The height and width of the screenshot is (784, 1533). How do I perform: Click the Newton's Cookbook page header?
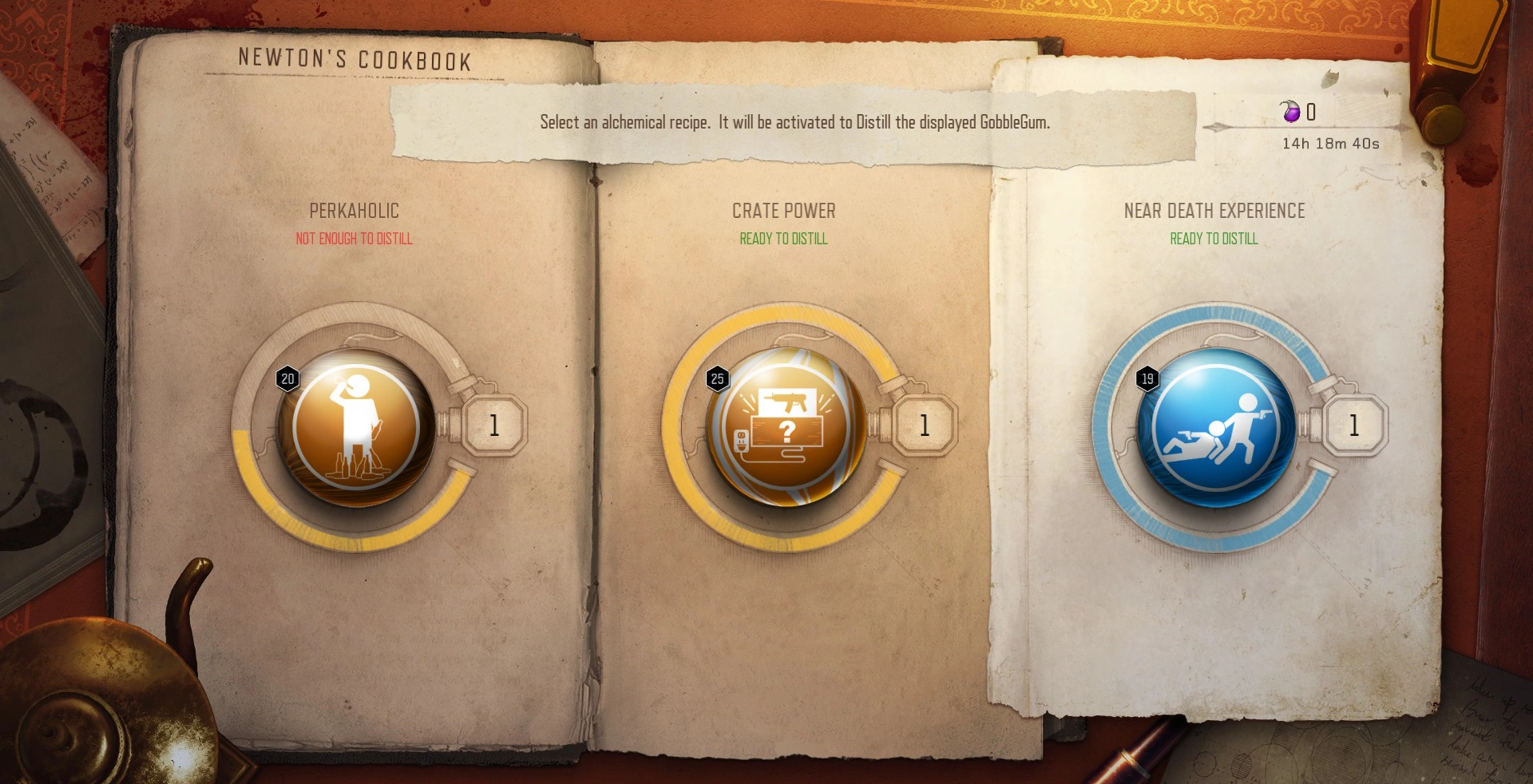(355, 58)
